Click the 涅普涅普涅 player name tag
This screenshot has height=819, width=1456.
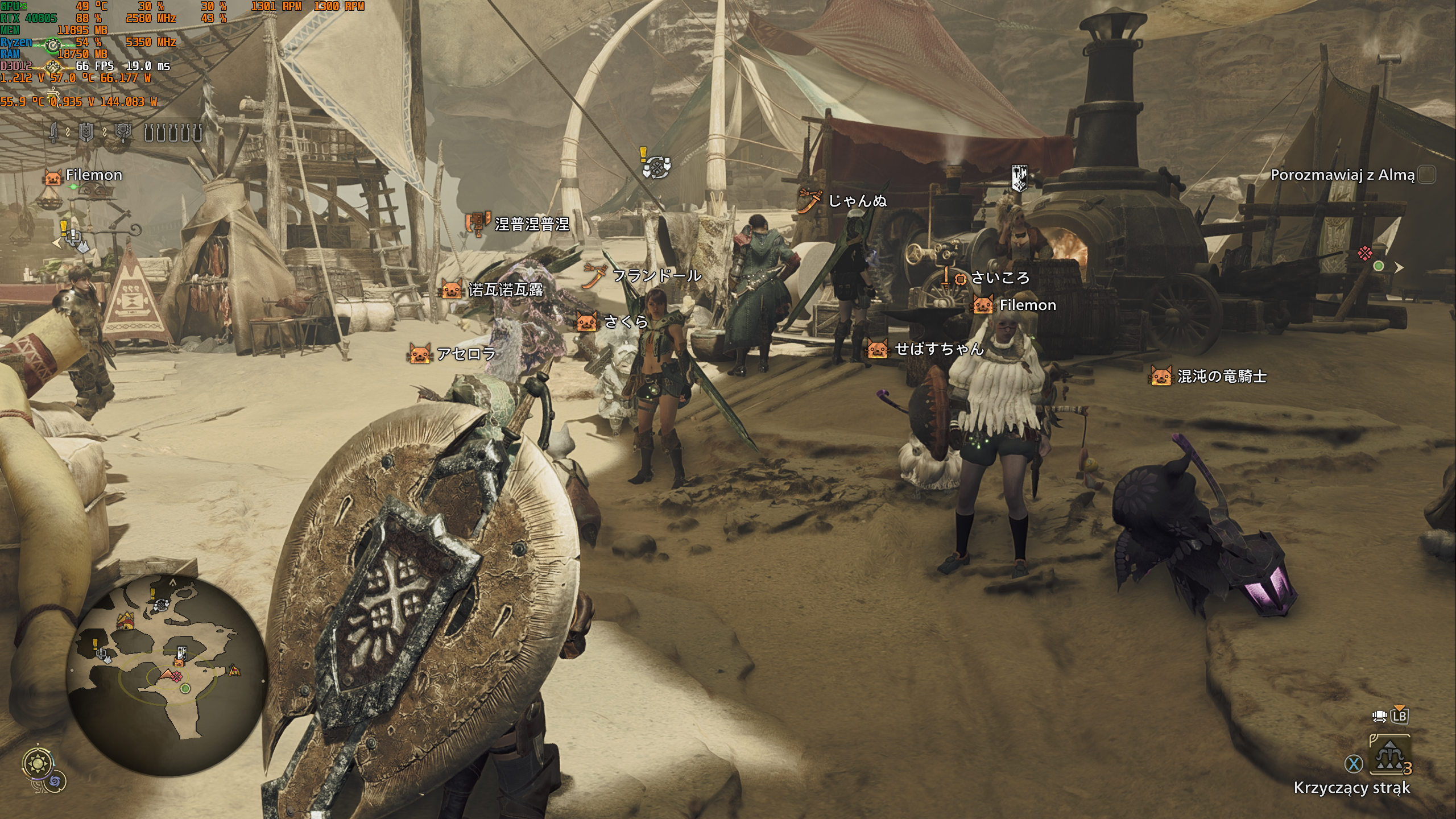tap(531, 224)
